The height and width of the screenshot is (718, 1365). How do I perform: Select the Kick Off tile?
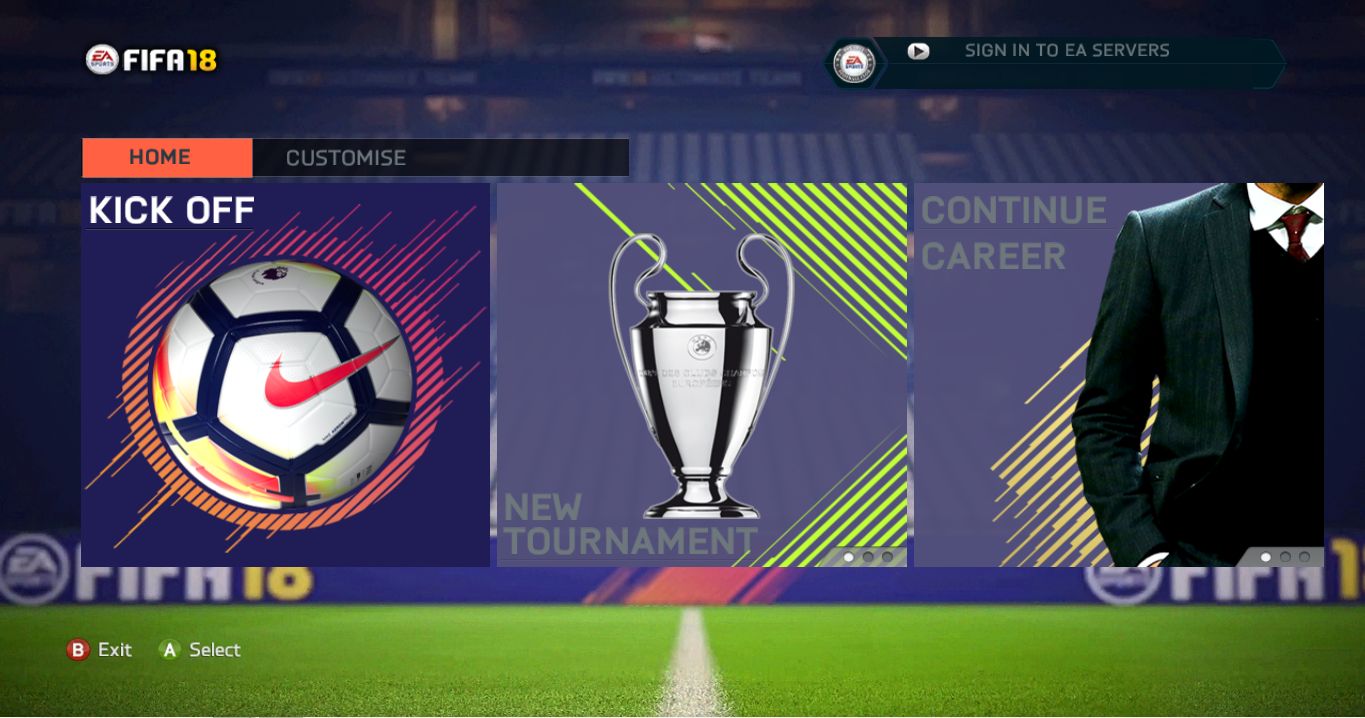(285, 375)
